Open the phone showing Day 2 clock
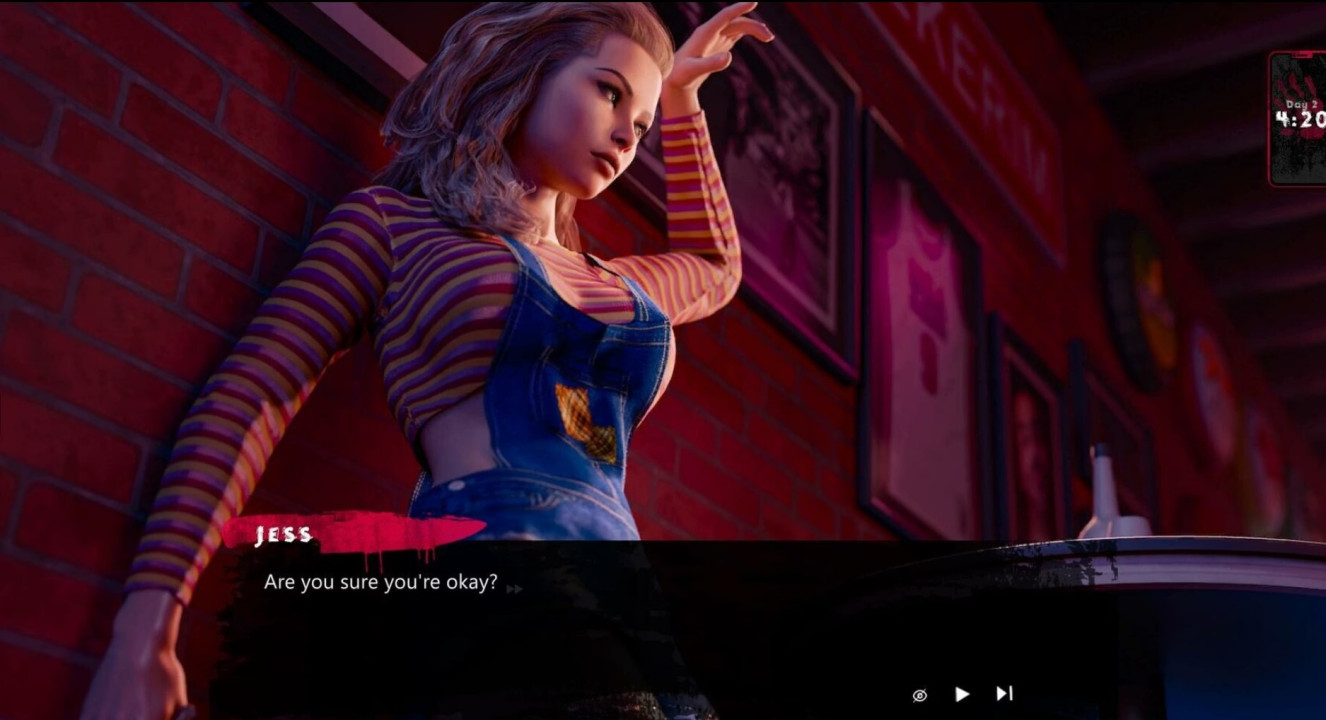This screenshot has height=720, width=1326. (x=1298, y=118)
